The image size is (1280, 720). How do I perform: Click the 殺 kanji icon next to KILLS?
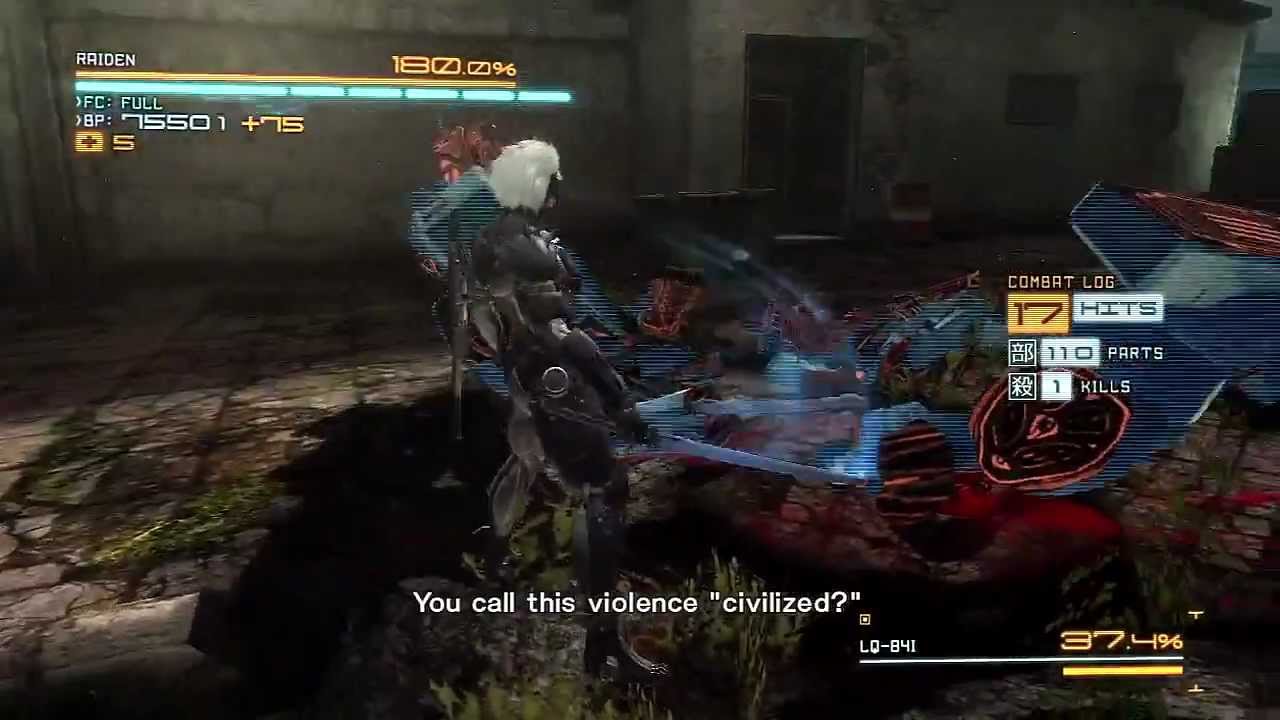[1022, 386]
